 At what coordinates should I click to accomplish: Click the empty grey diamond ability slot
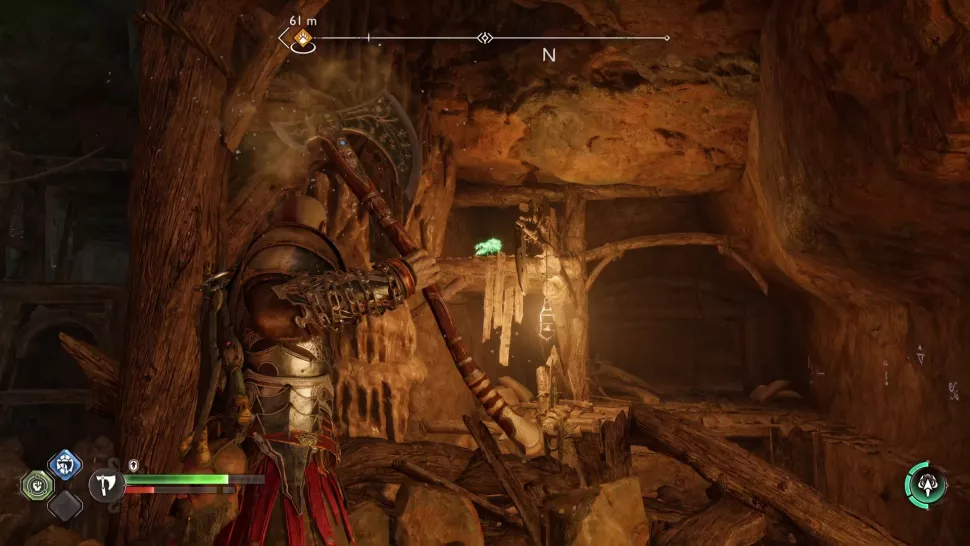64,504
